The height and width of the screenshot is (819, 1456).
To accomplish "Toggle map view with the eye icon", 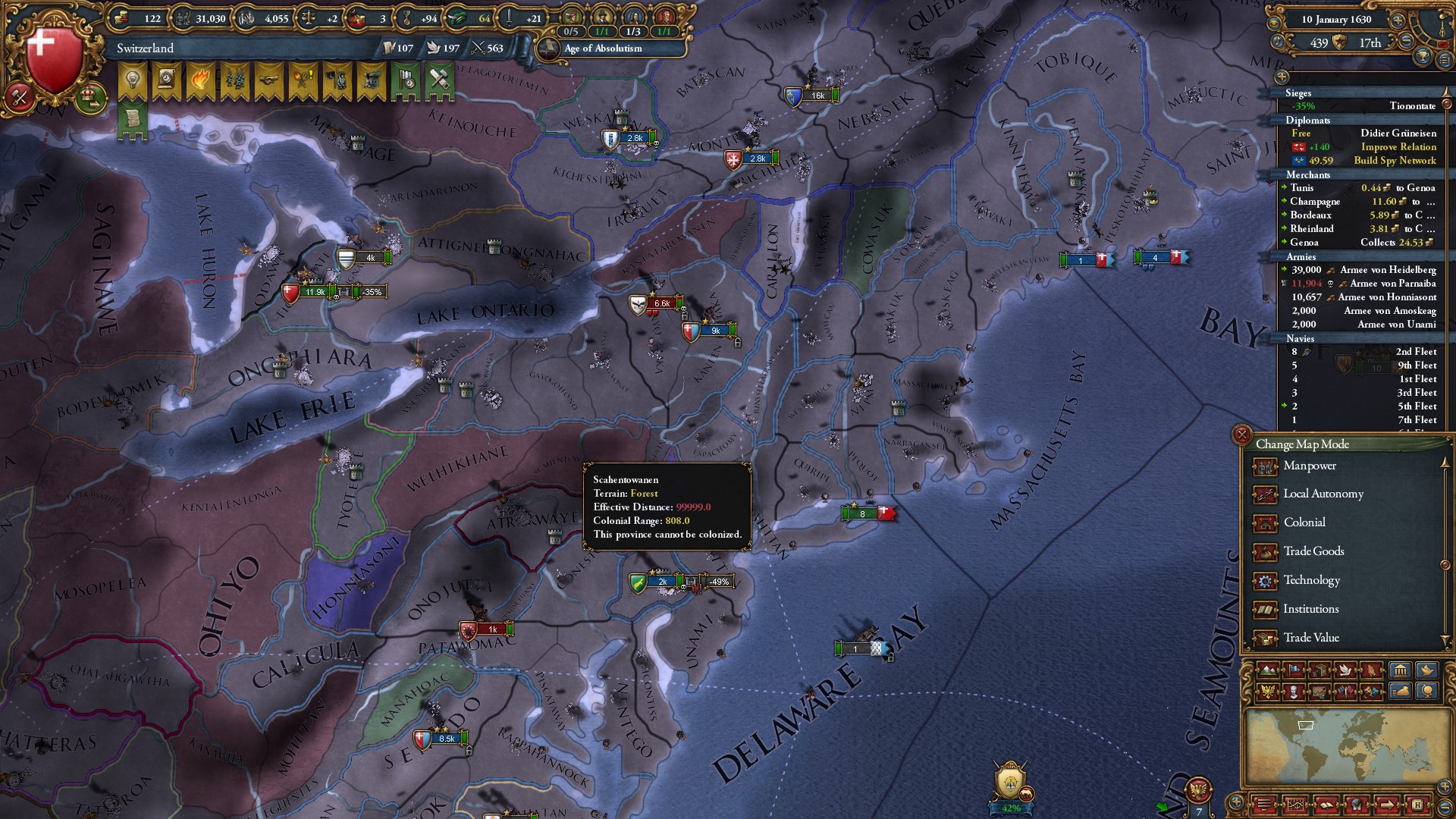I will tap(1274, 22).
